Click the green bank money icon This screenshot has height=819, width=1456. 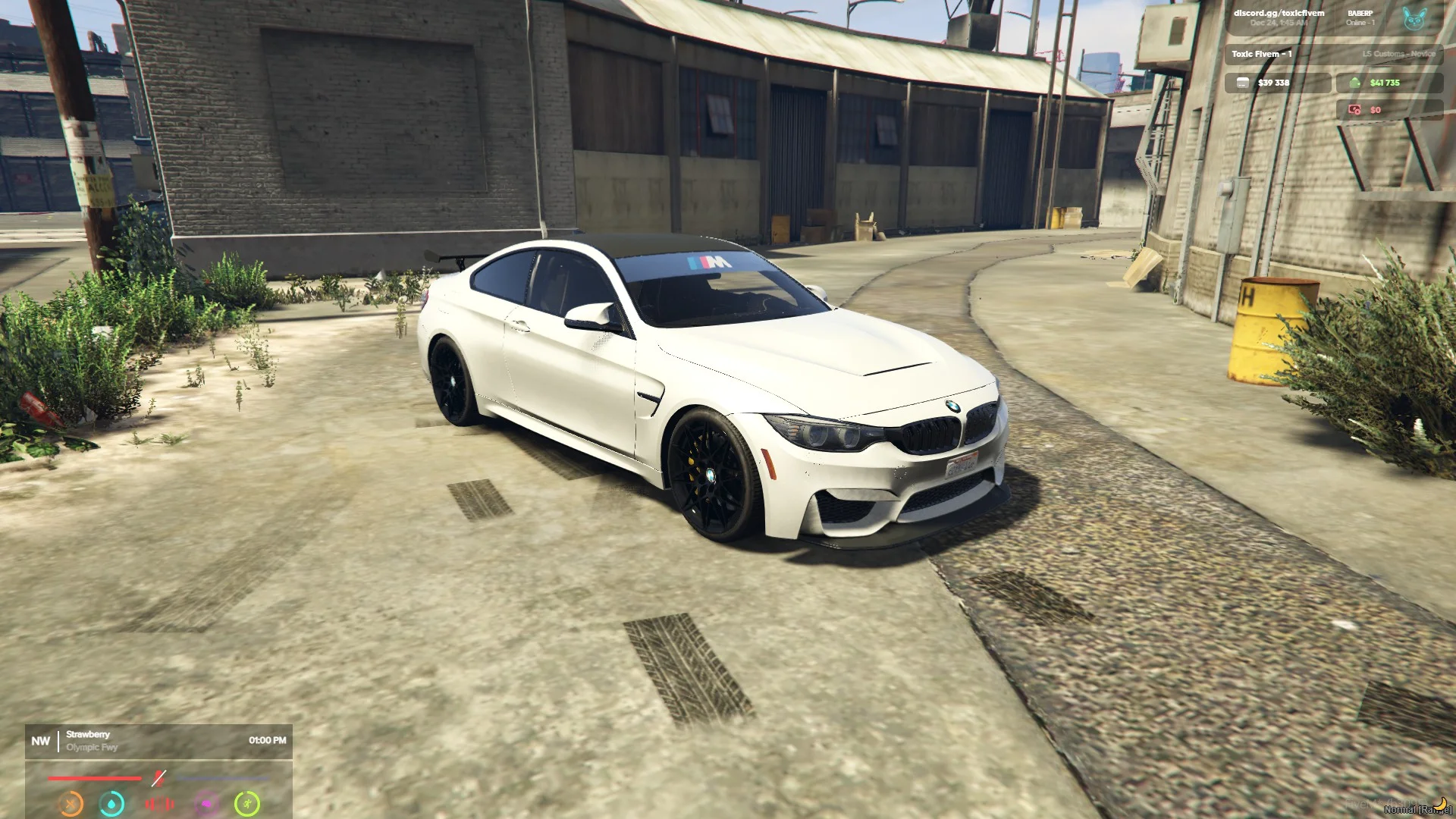coord(1355,83)
